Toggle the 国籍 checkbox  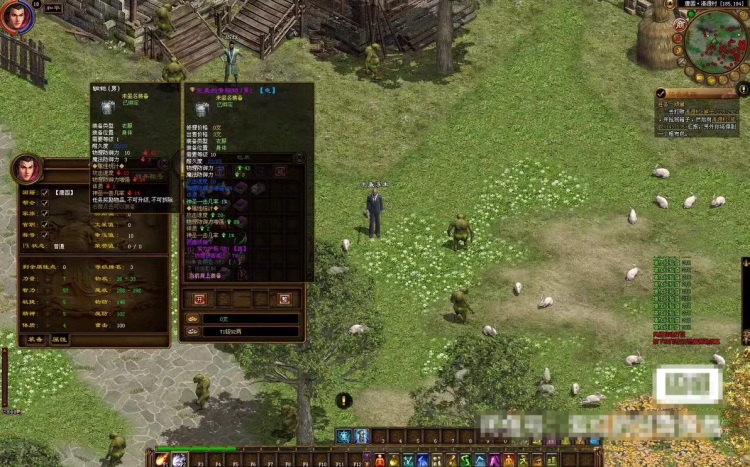(44, 191)
